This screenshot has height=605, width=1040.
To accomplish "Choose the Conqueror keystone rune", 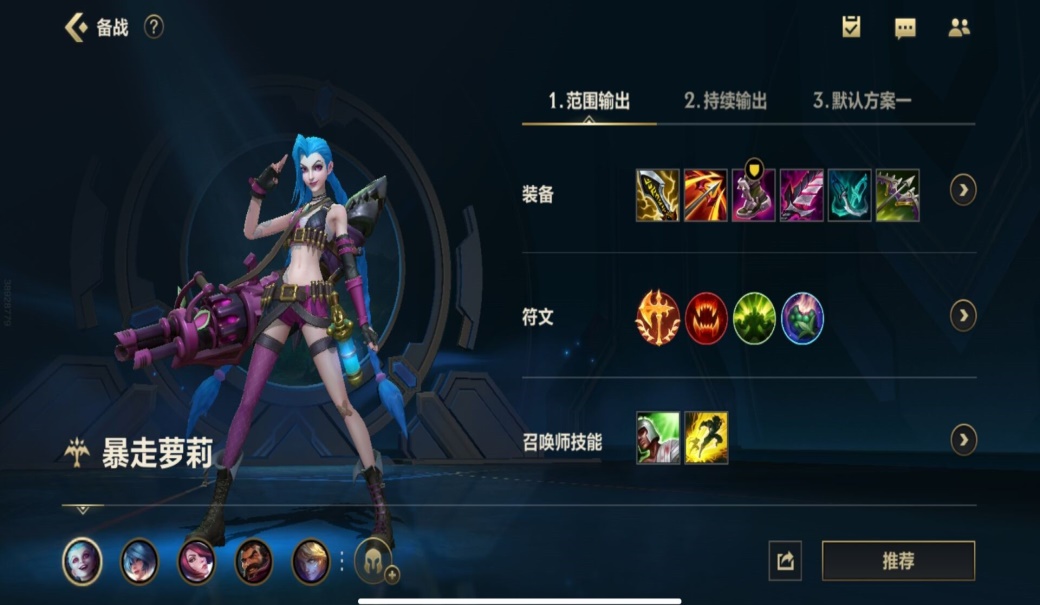I will click(x=658, y=318).
